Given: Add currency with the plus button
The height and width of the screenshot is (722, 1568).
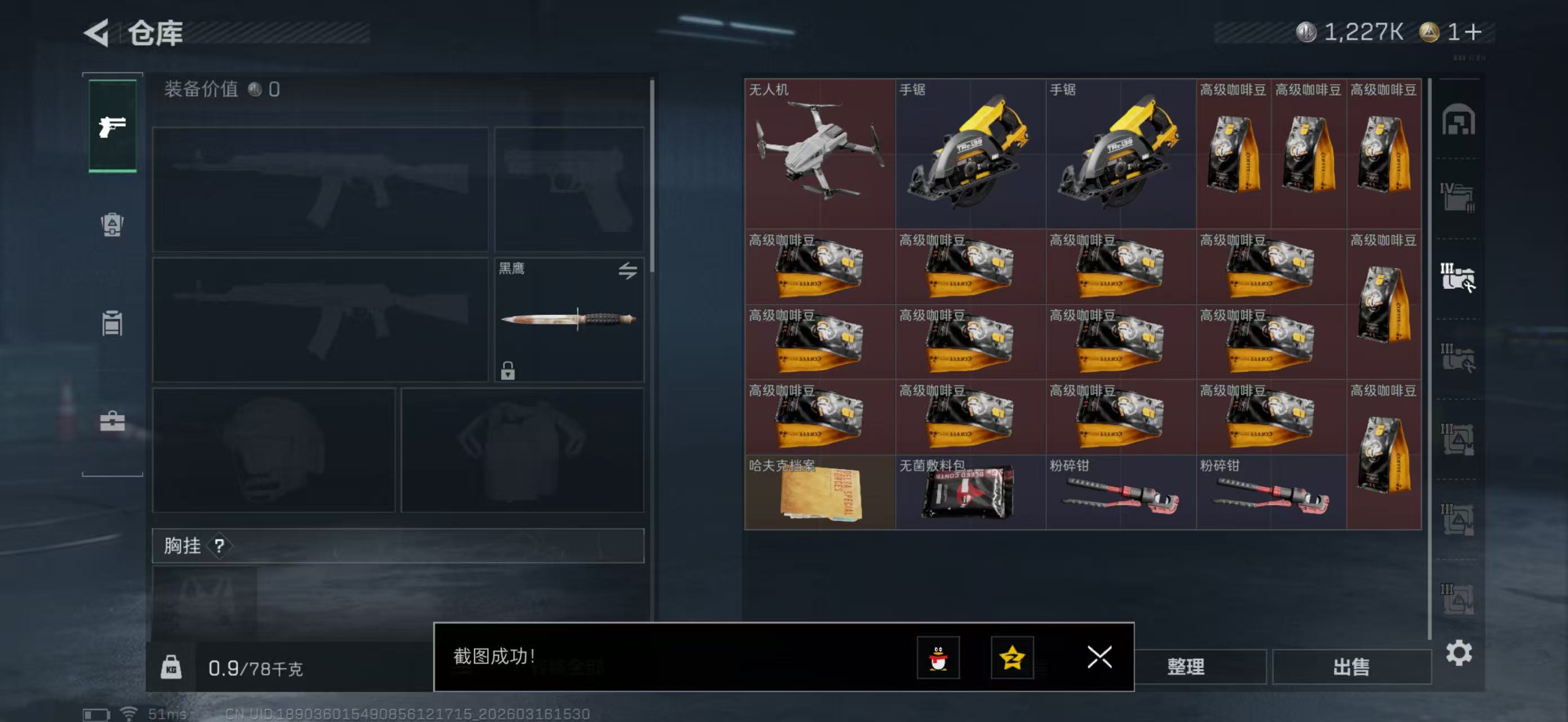Looking at the screenshot, I should (x=1474, y=32).
